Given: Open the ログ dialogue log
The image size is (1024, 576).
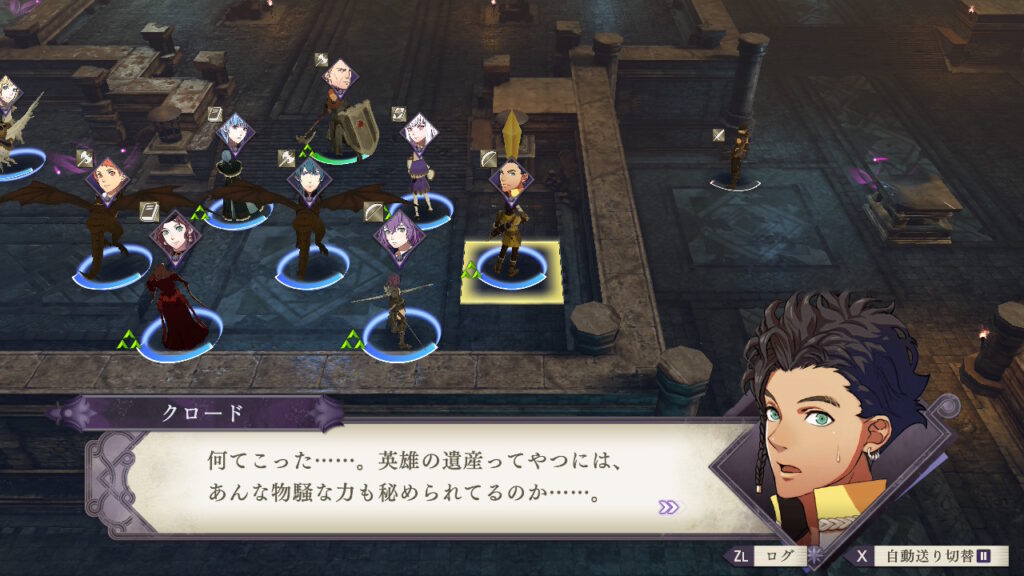Looking at the screenshot, I should [x=767, y=556].
